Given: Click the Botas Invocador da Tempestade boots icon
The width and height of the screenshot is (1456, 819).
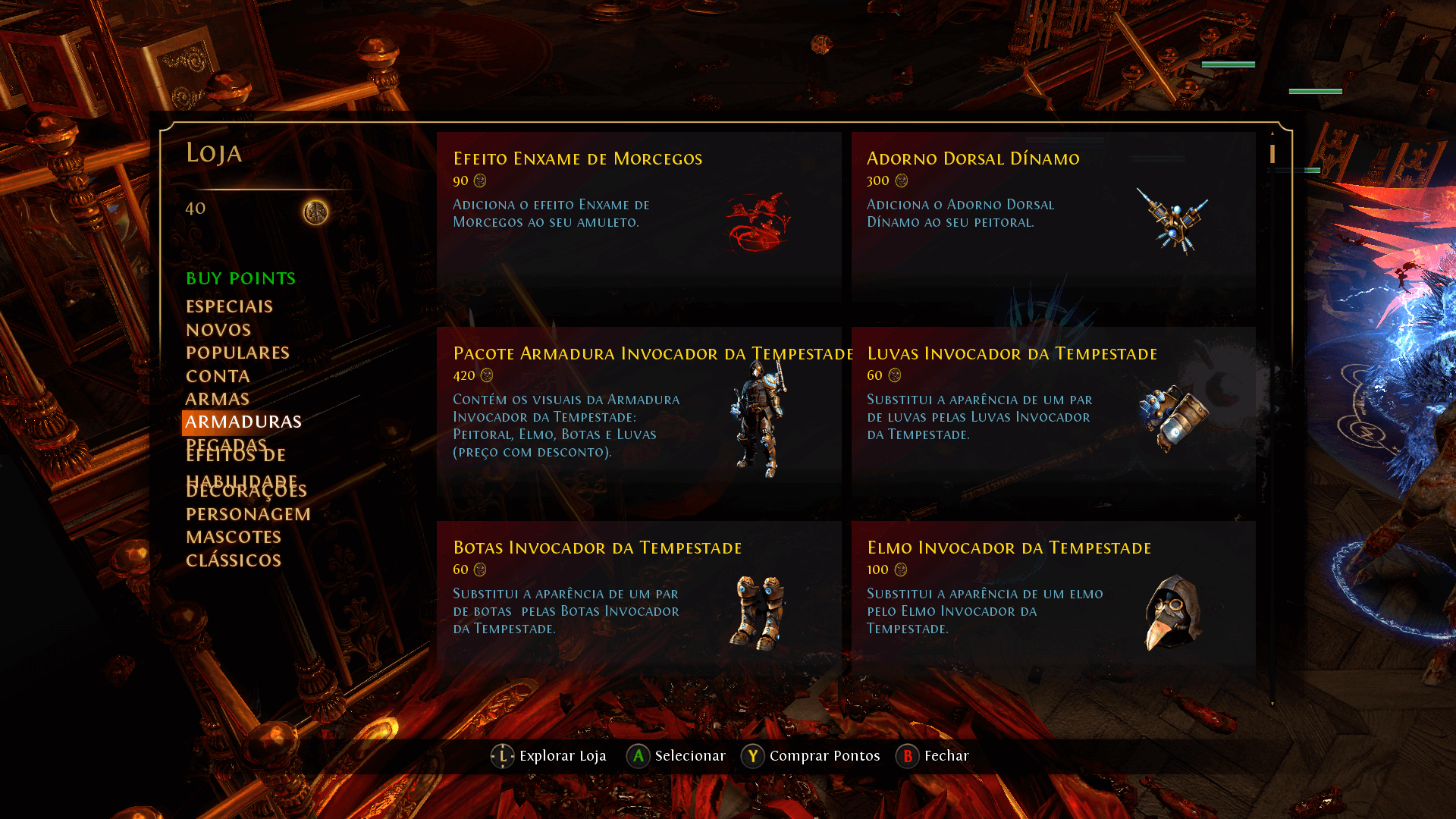Looking at the screenshot, I should (x=758, y=610).
